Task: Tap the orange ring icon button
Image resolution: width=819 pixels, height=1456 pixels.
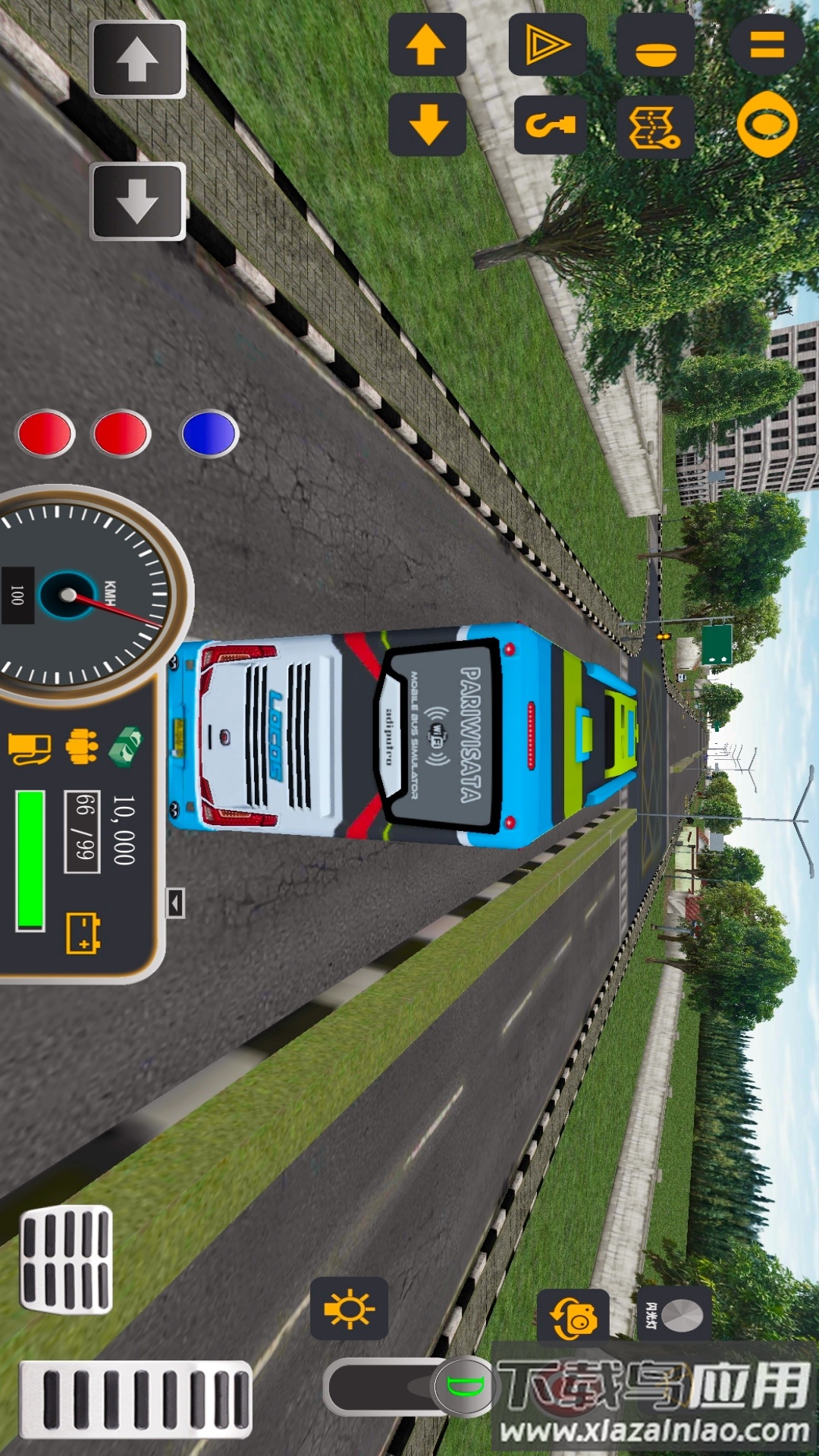Action: click(x=767, y=124)
